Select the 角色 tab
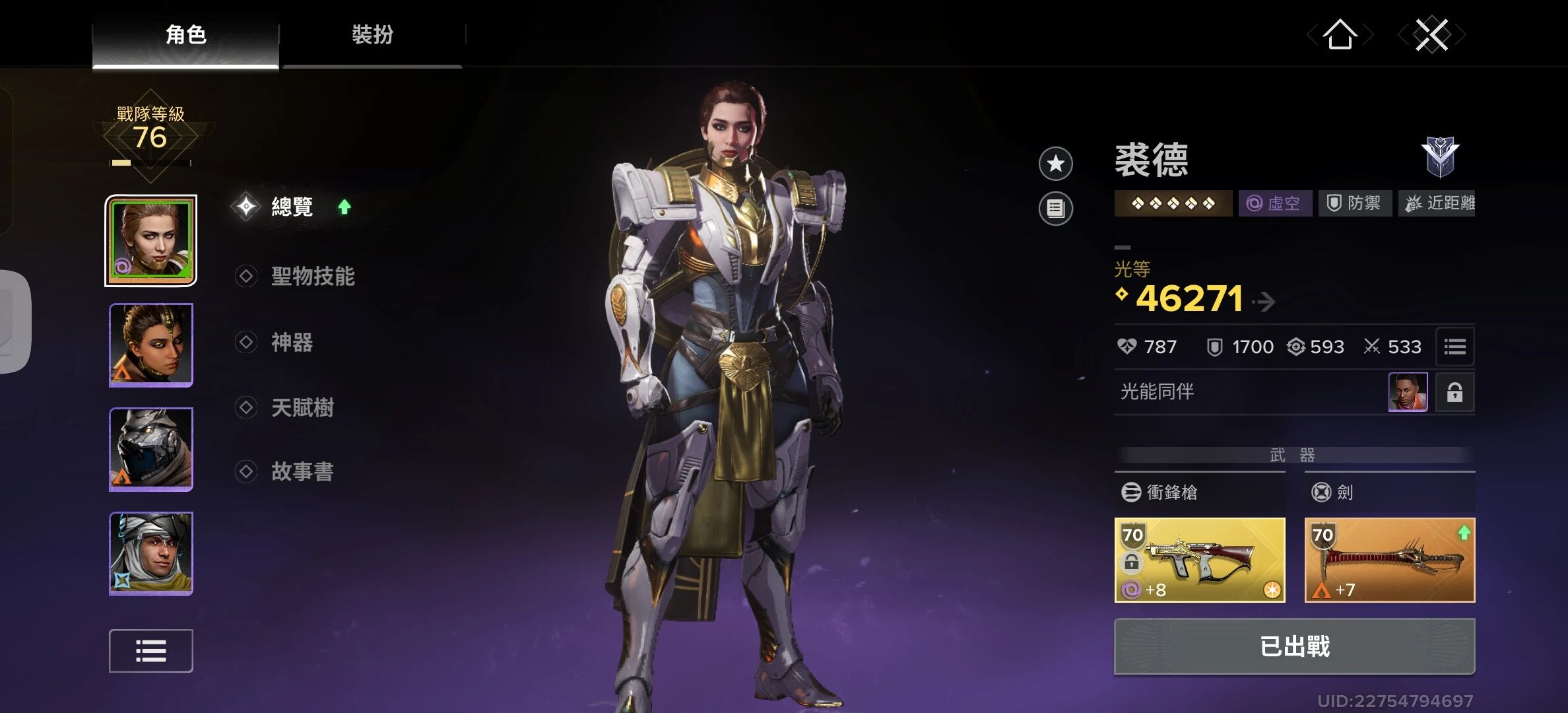 (185, 34)
